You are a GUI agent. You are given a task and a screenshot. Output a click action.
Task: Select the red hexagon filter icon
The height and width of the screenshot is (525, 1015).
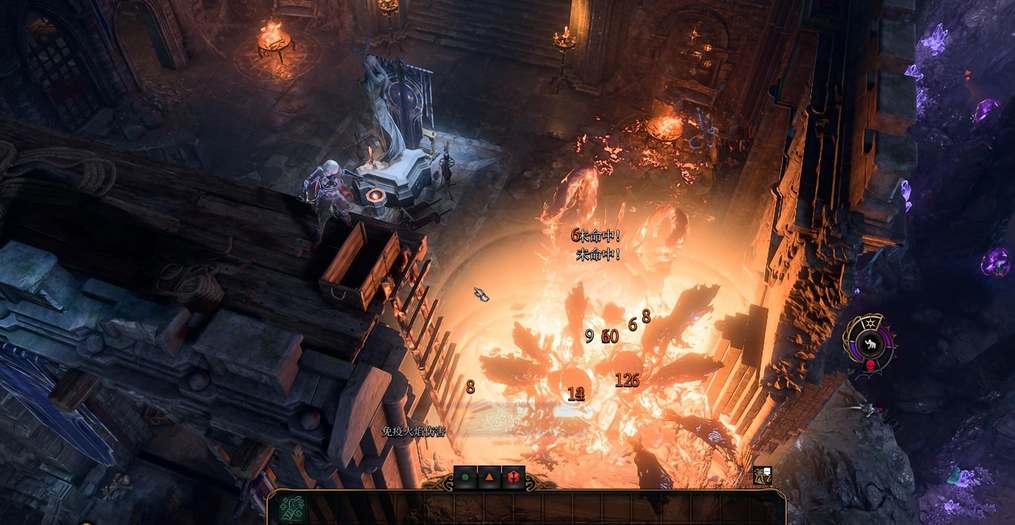pos(514,477)
